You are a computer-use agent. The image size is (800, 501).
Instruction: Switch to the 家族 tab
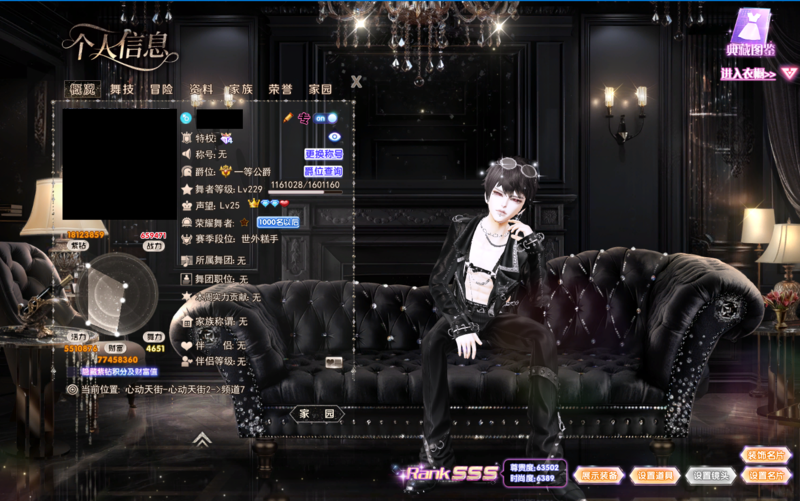[241, 89]
